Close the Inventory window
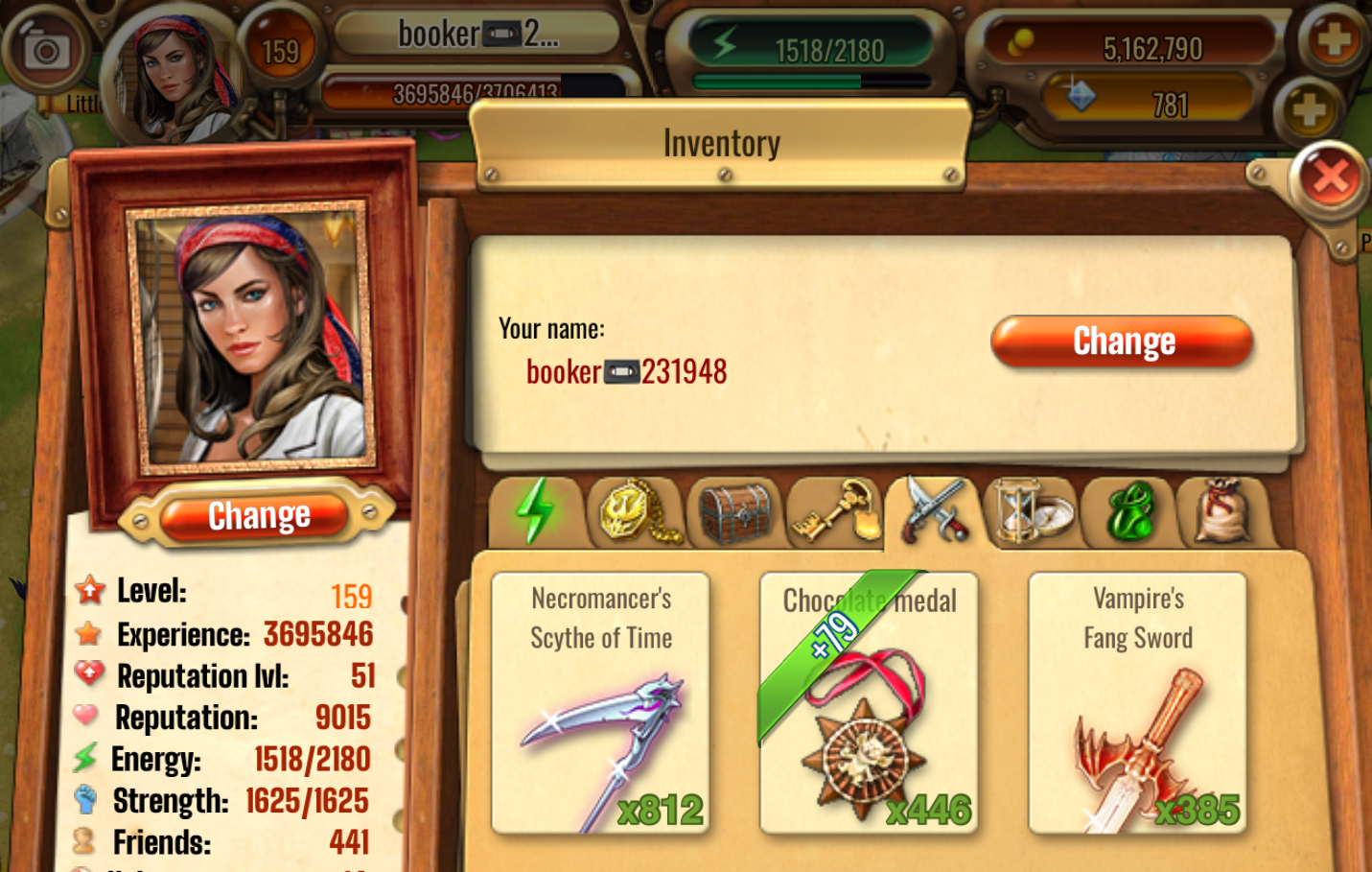Viewport: 1372px width, 872px height. [1330, 177]
